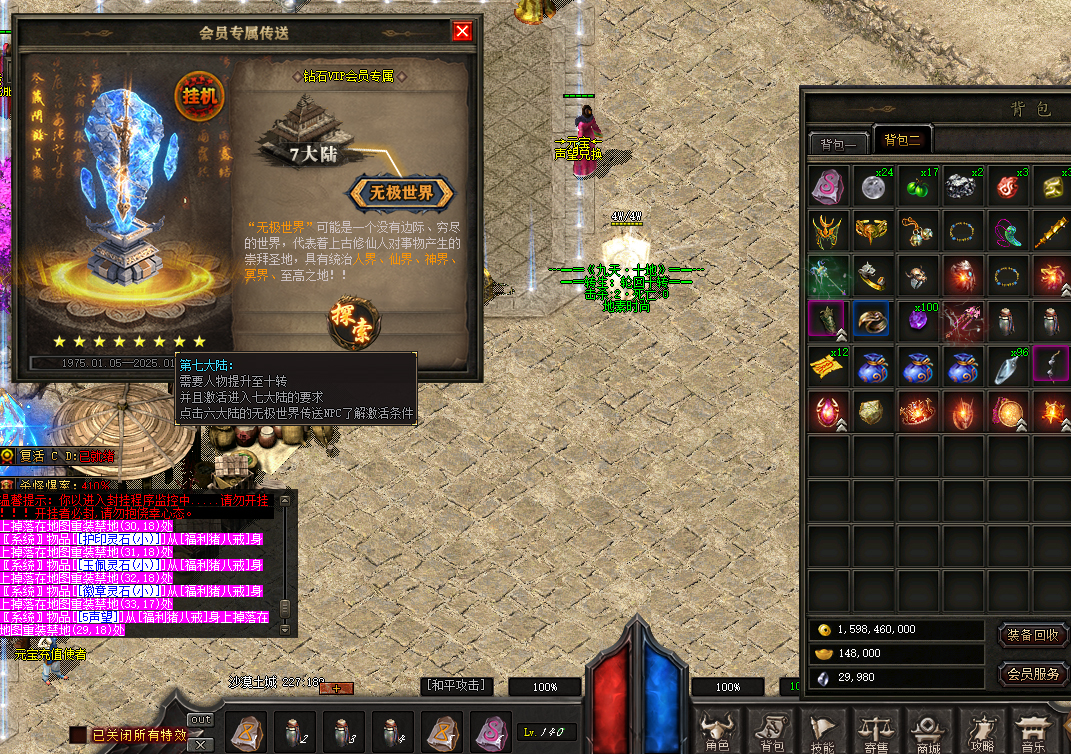Use the pink S rune hotbar slot
1071x754 pixels.
pos(491,732)
